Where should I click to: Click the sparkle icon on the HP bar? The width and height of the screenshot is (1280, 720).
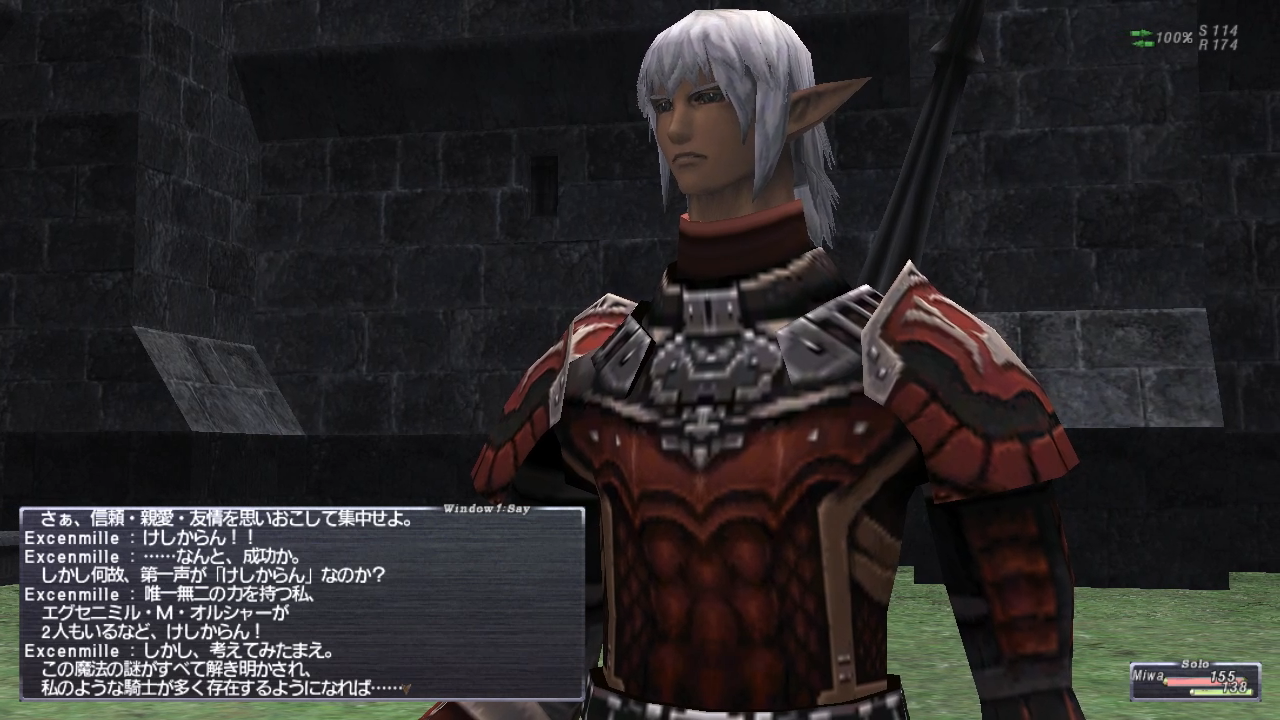coord(1166,681)
